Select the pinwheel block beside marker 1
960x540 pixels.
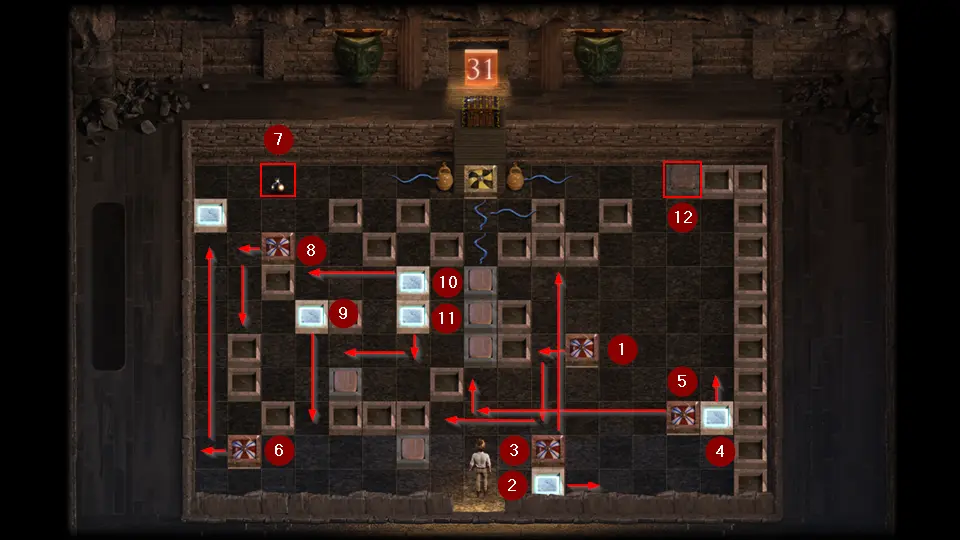[582, 349]
